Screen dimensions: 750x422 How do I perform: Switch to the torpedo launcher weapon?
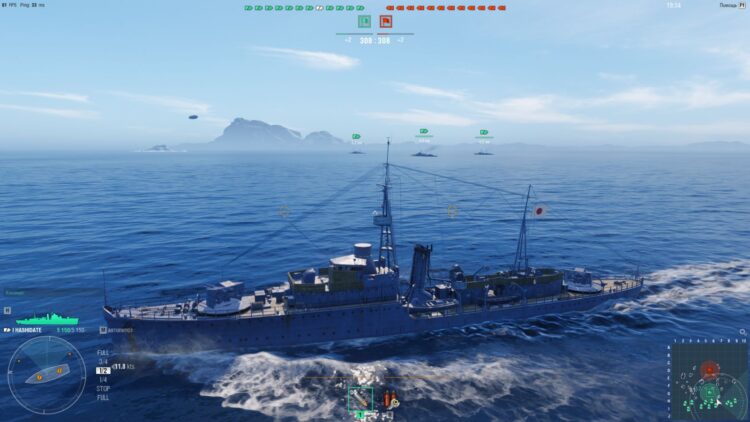(387, 399)
